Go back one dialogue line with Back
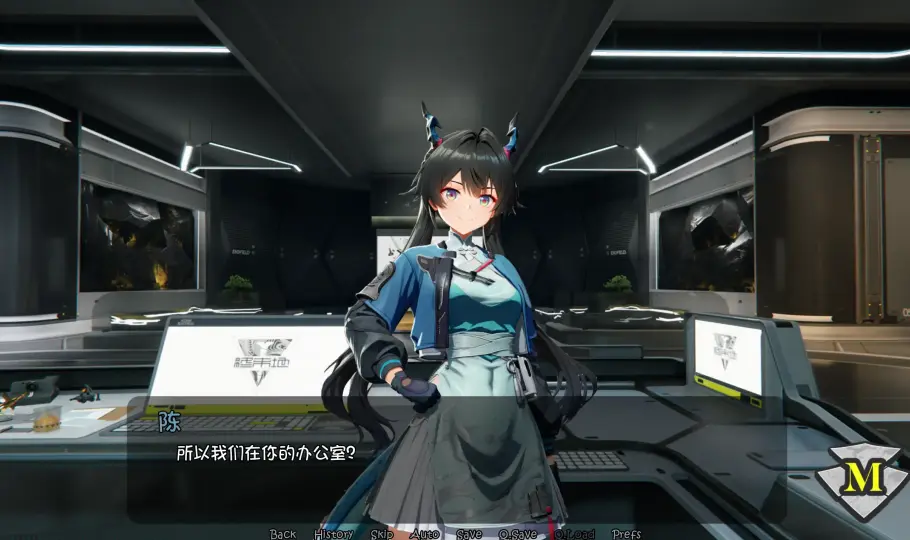 pos(283,534)
